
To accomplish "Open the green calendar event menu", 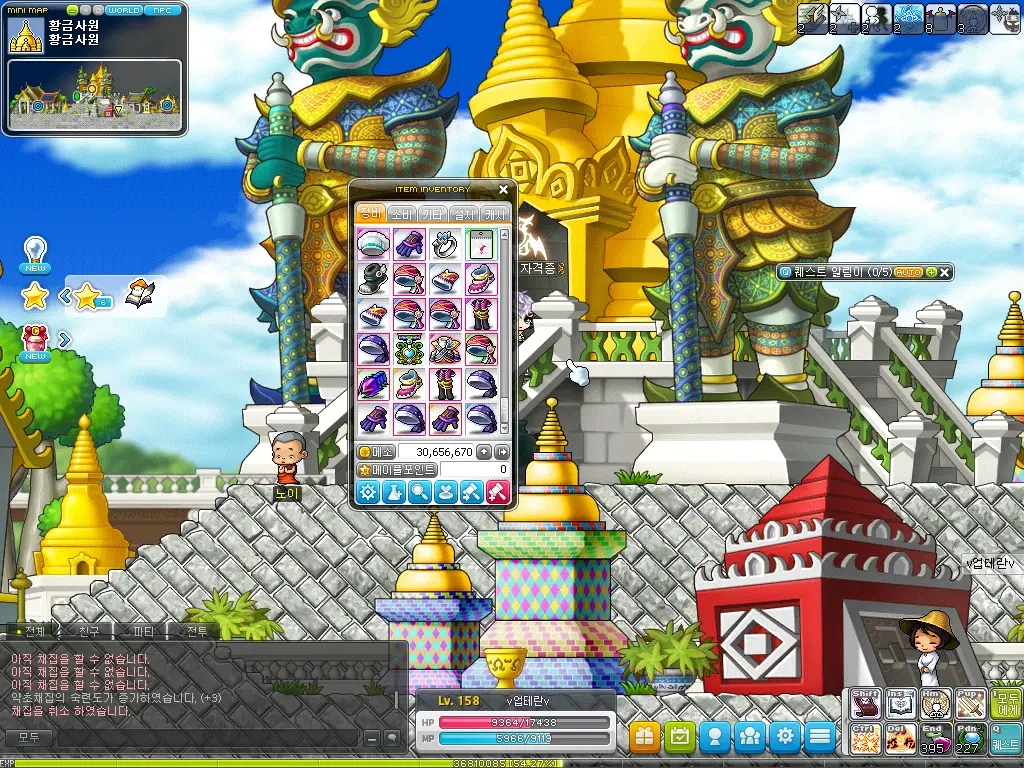I will tap(680, 738).
